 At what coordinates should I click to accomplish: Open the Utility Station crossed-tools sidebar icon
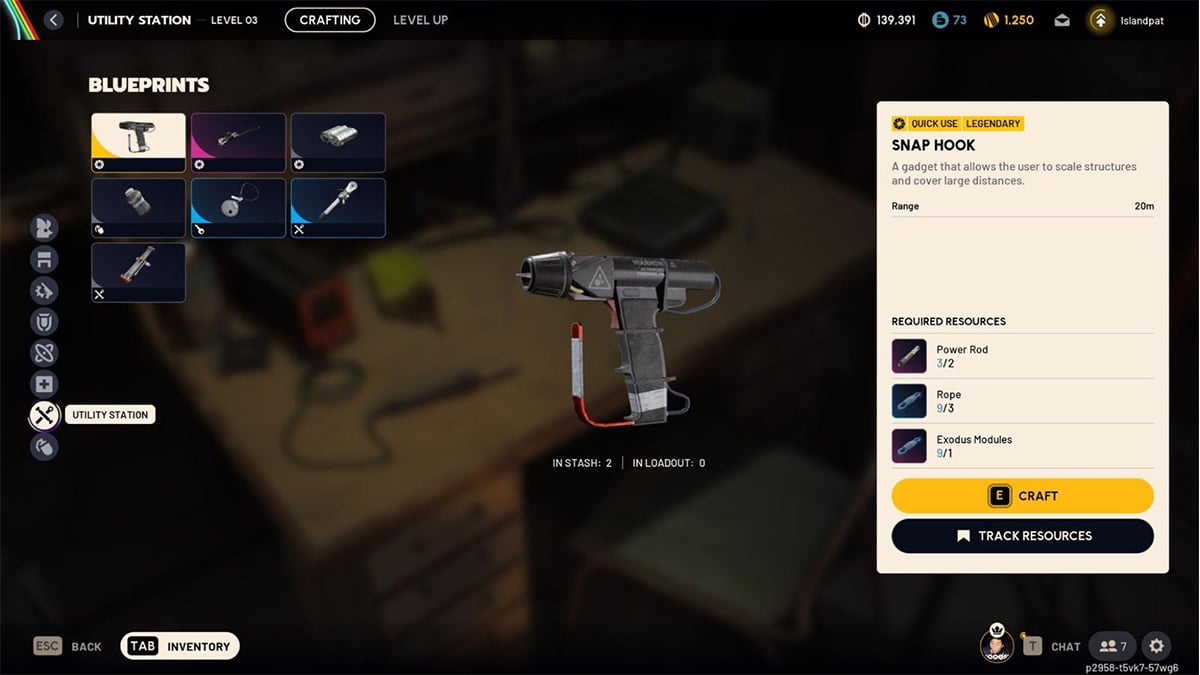pyautogui.click(x=44, y=415)
